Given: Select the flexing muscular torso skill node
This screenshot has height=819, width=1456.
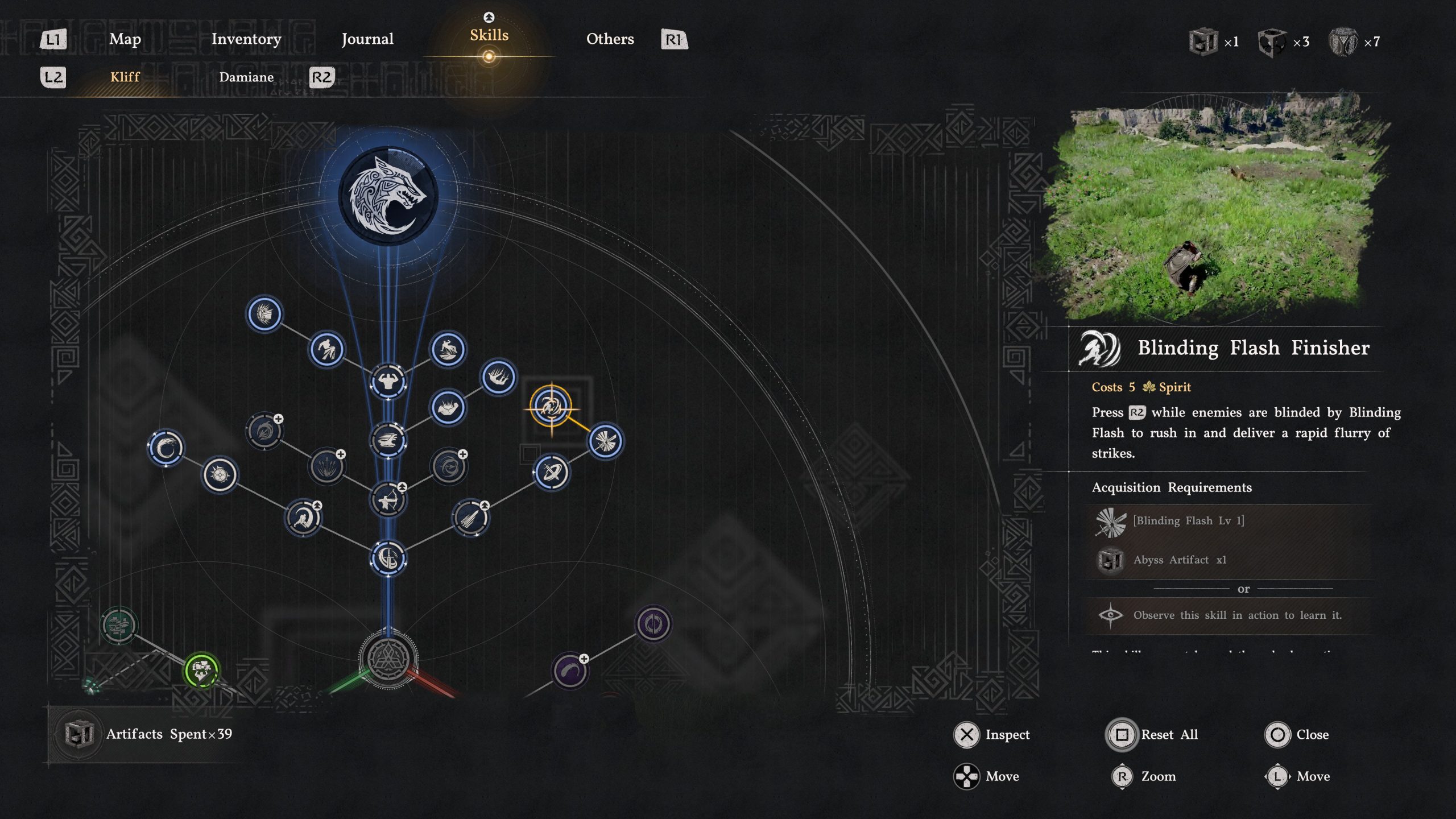Looking at the screenshot, I should pos(388,381).
